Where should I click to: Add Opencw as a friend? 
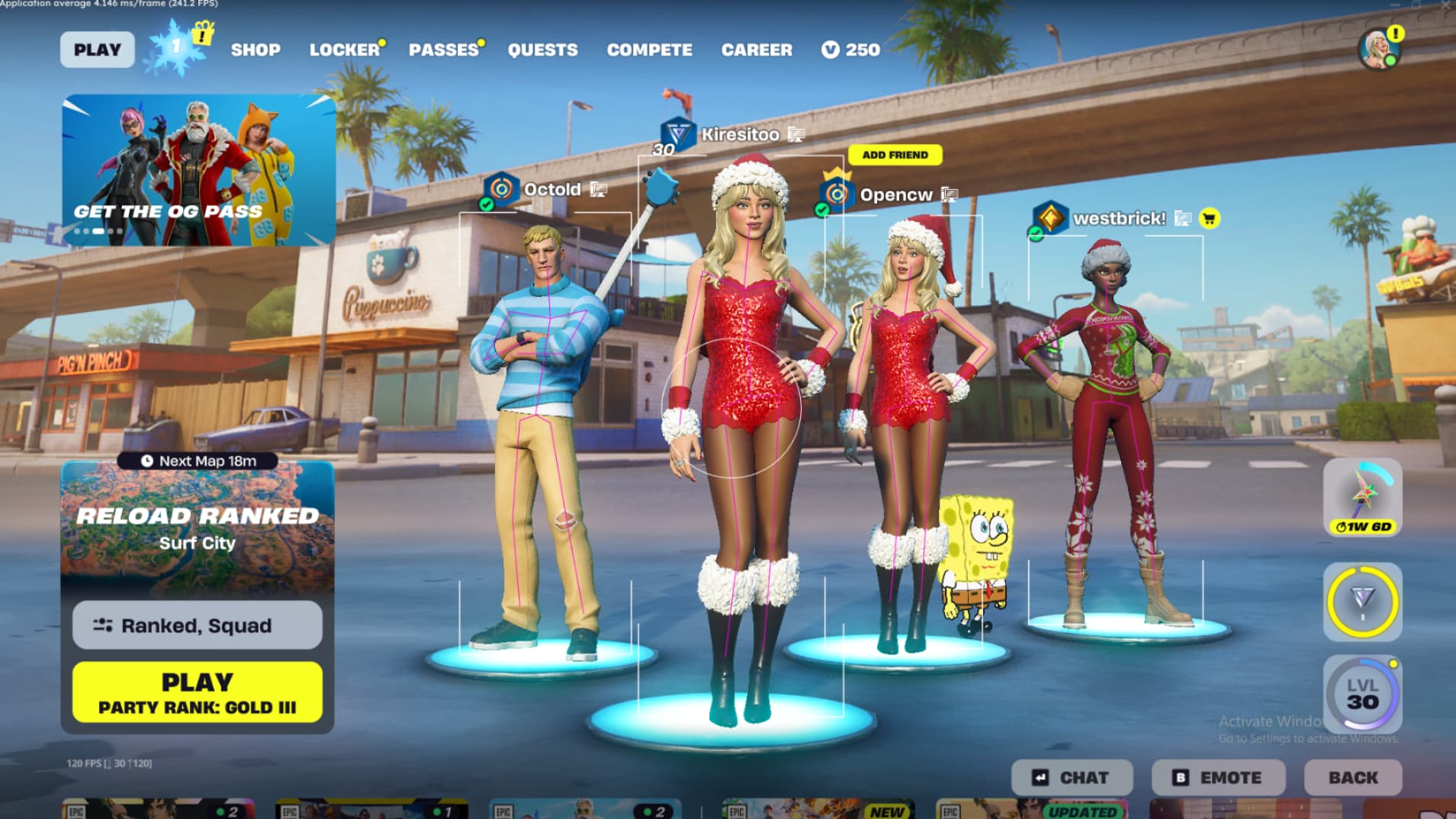[895, 155]
